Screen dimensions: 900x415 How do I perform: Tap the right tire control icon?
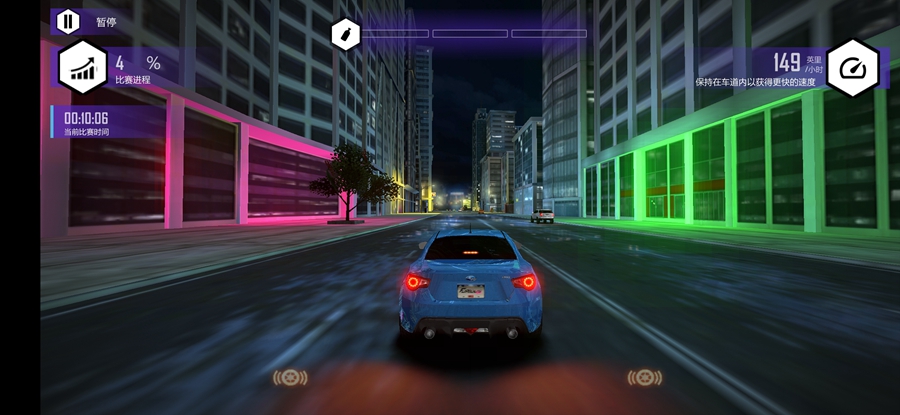644,377
